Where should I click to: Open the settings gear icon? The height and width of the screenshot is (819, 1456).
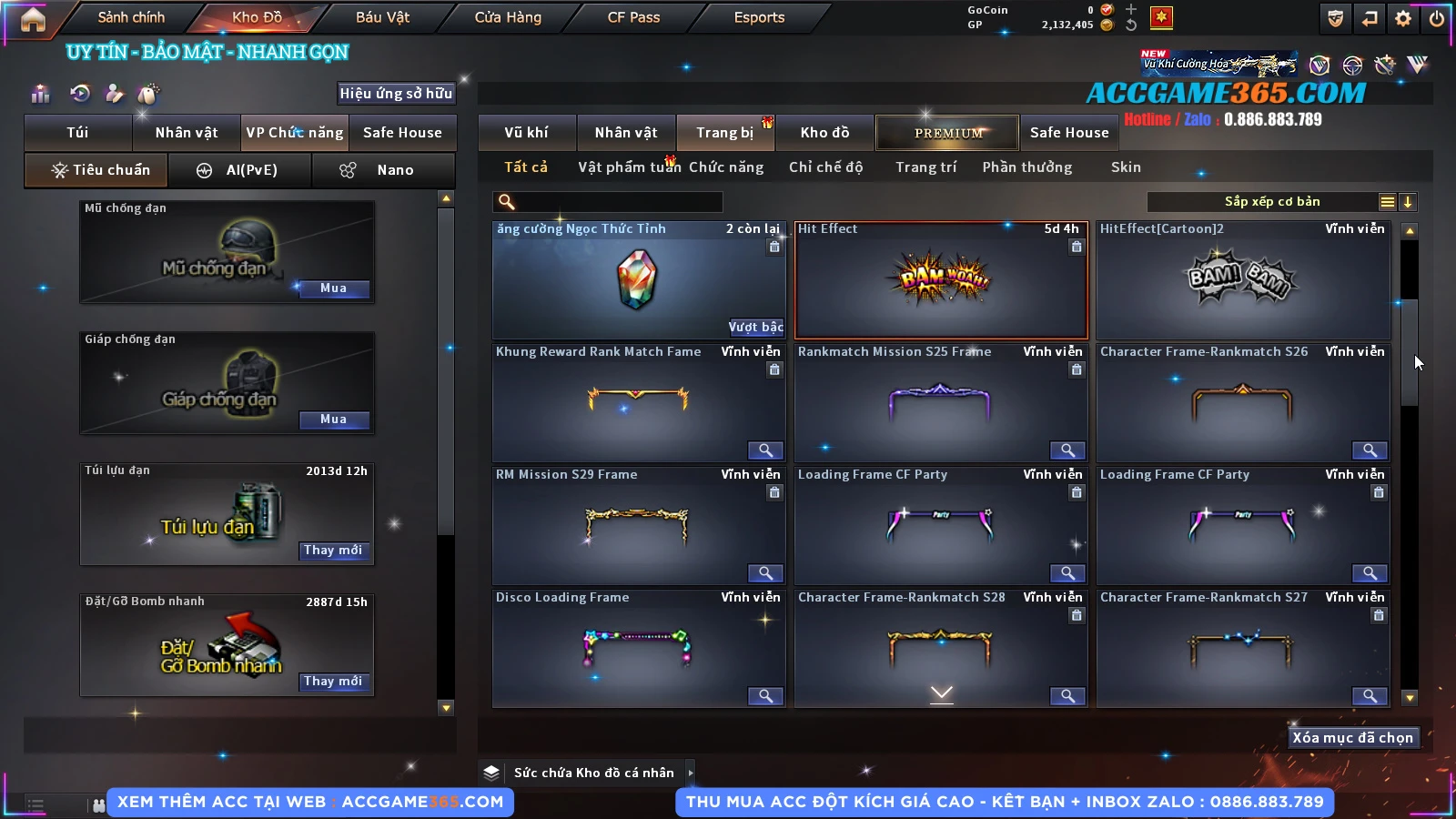click(x=1403, y=18)
